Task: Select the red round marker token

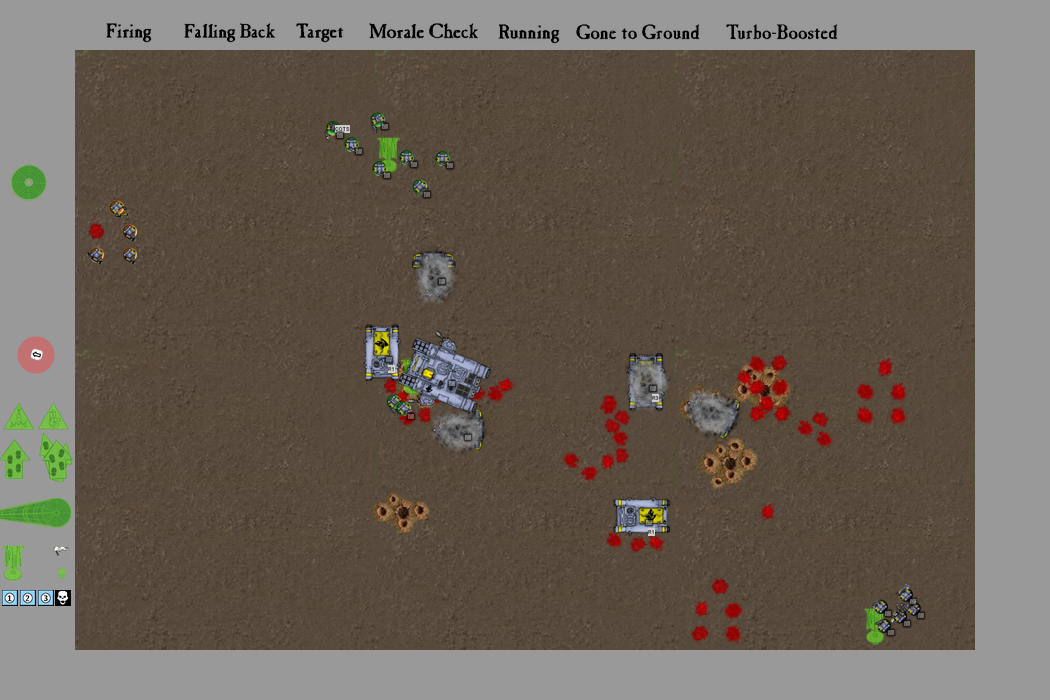Action: (x=36, y=355)
